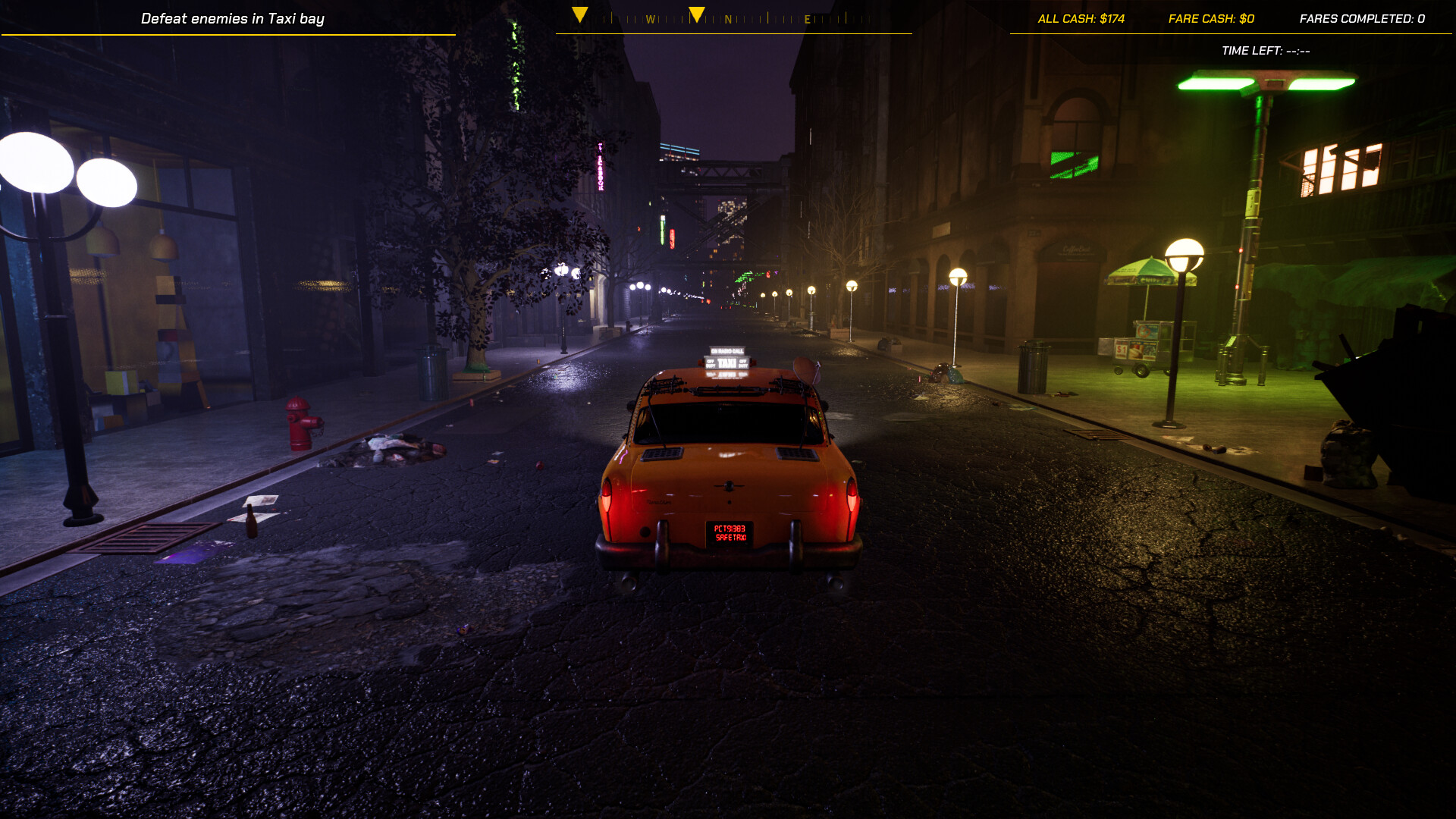This screenshot has height=819, width=1456.
Task: Toggle the left OFF DUTY panel
Action: [711, 363]
